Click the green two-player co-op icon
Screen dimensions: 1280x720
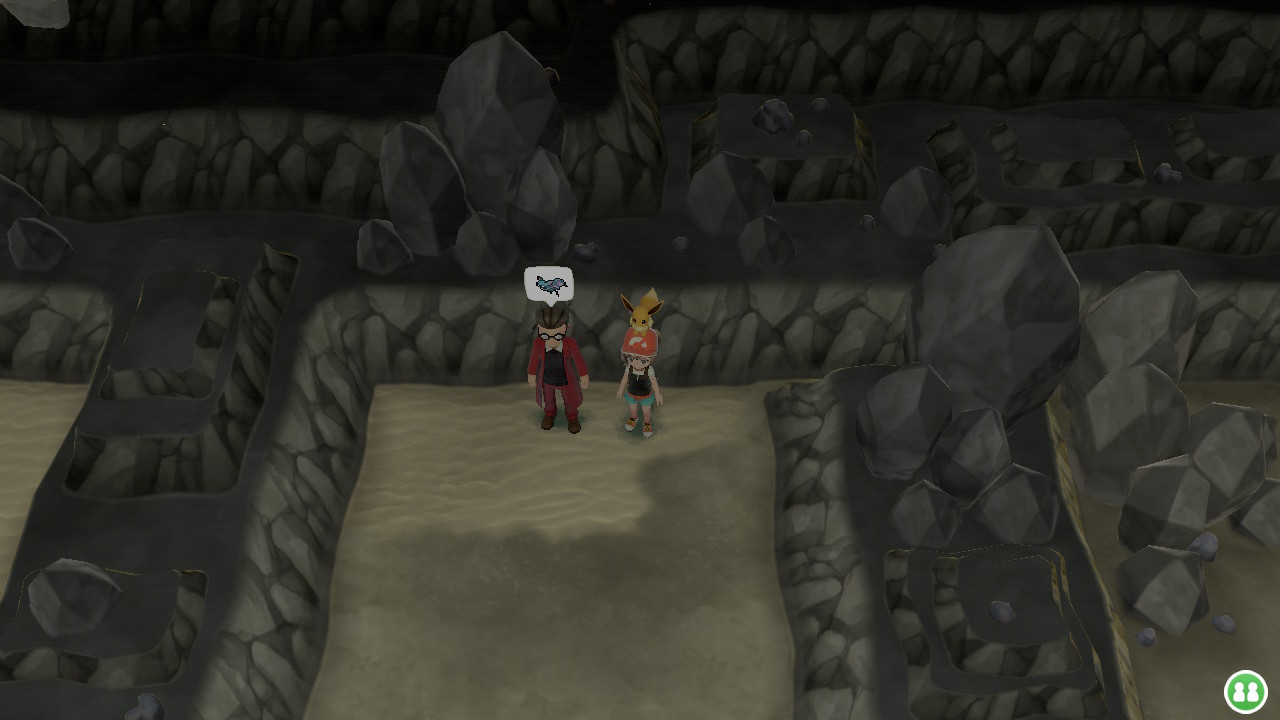coord(1245,691)
